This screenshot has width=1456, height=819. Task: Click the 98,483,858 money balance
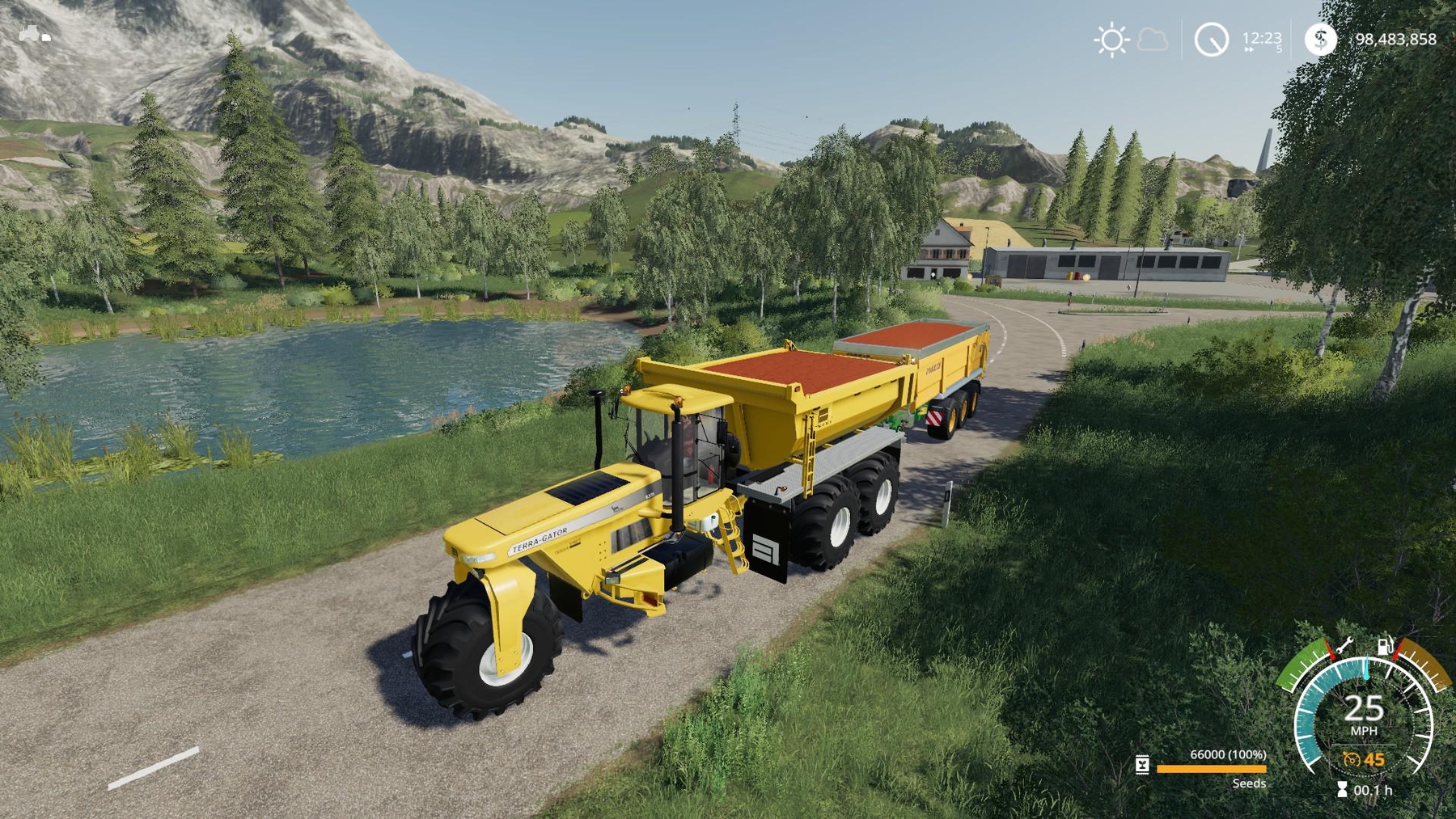point(1397,38)
